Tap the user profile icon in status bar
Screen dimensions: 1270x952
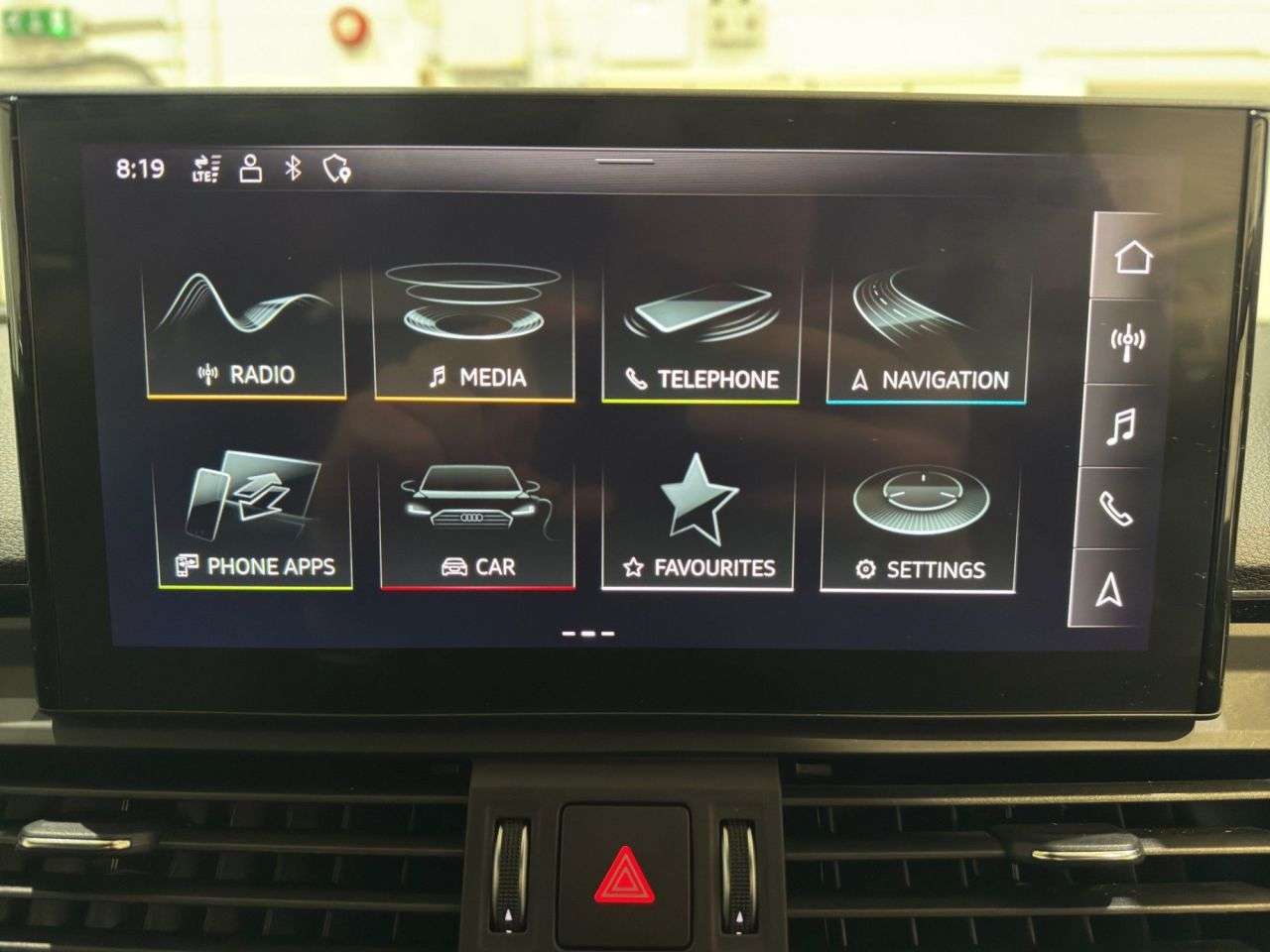click(x=250, y=169)
